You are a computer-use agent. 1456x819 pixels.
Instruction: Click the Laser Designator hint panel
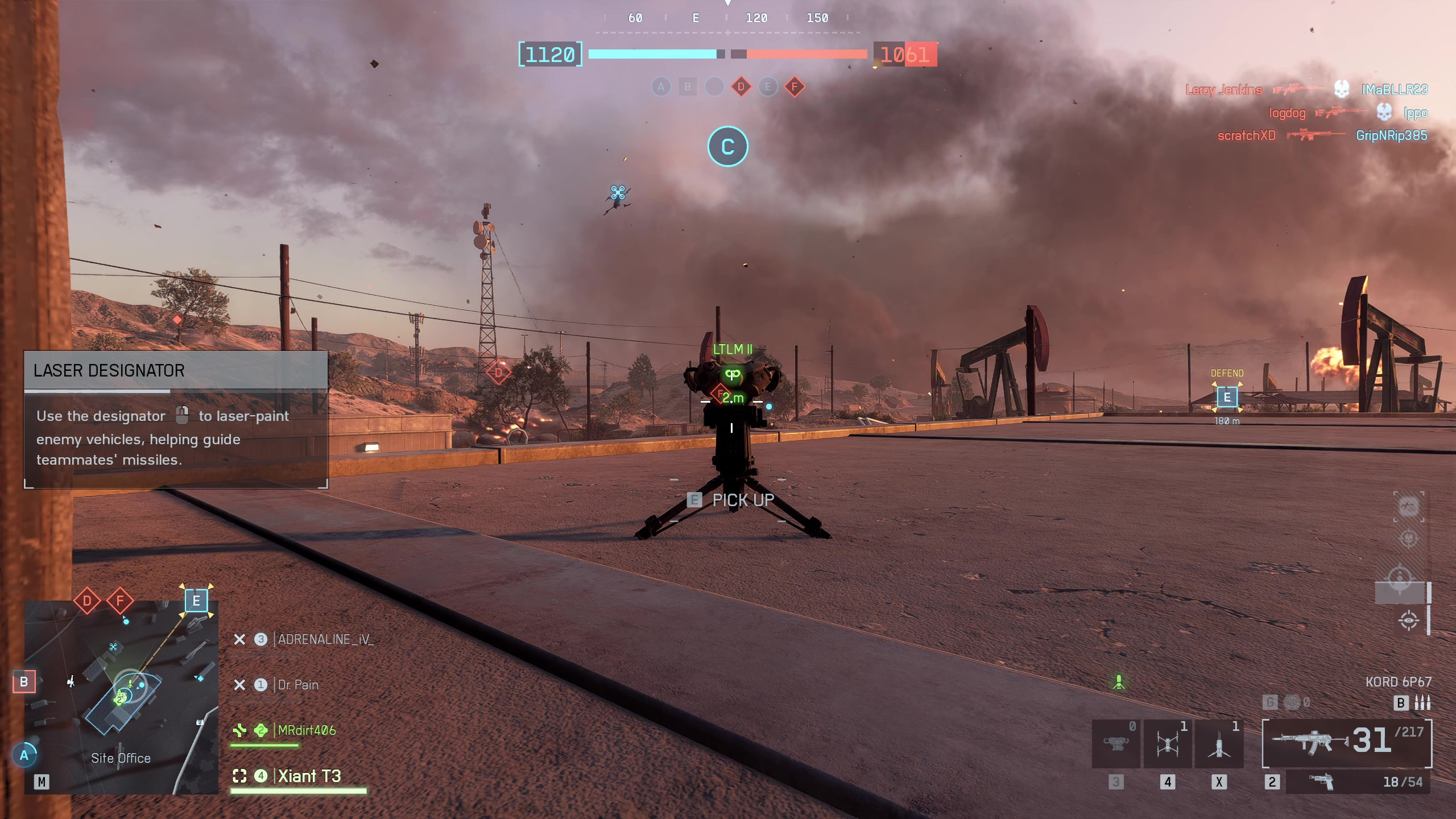coord(176,420)
